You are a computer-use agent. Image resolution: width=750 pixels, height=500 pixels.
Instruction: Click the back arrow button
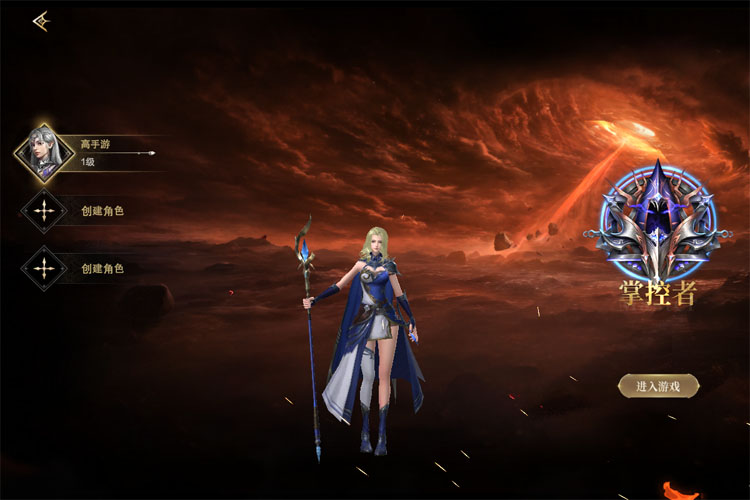tap(41, 21)
